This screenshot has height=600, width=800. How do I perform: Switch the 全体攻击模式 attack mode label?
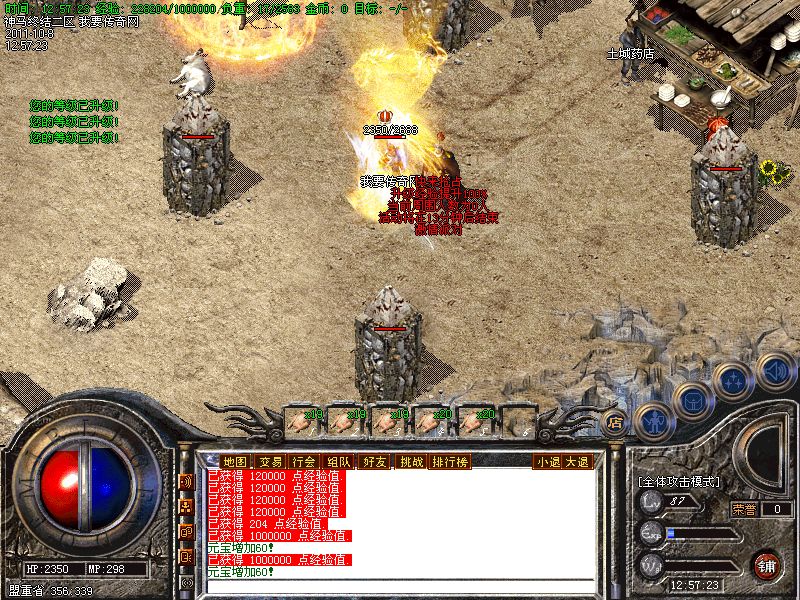(x=679, y=482)
